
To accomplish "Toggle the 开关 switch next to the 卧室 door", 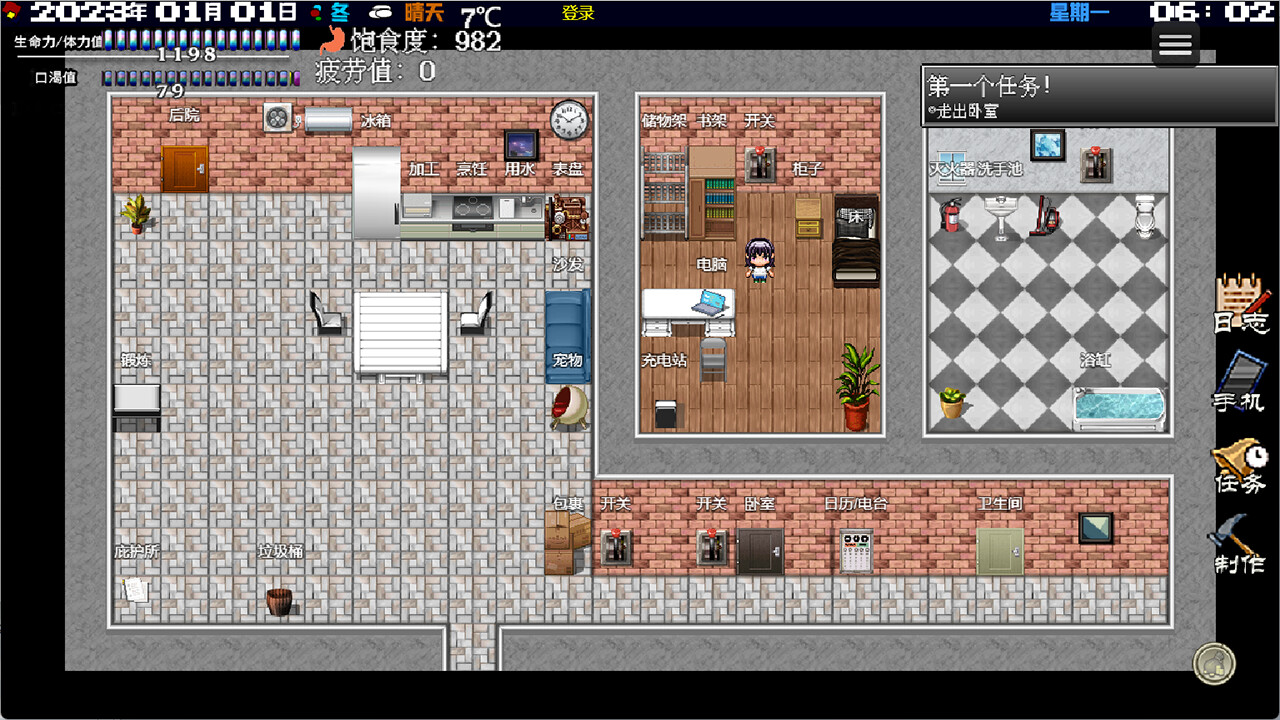I will pyautogui.click(x=711, y=545).
